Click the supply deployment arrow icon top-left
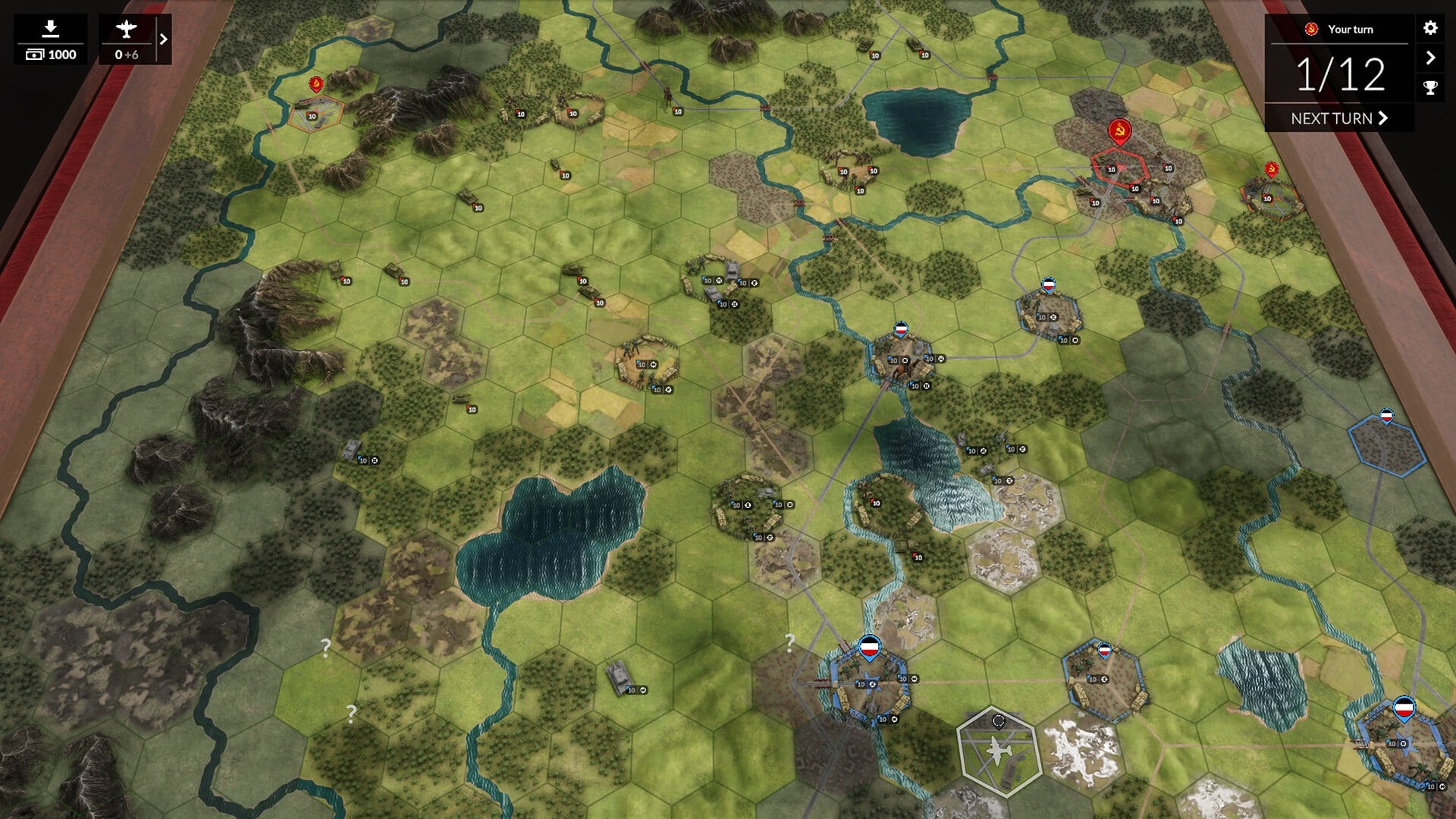1456x819 pixels. [x=50, y=27]
